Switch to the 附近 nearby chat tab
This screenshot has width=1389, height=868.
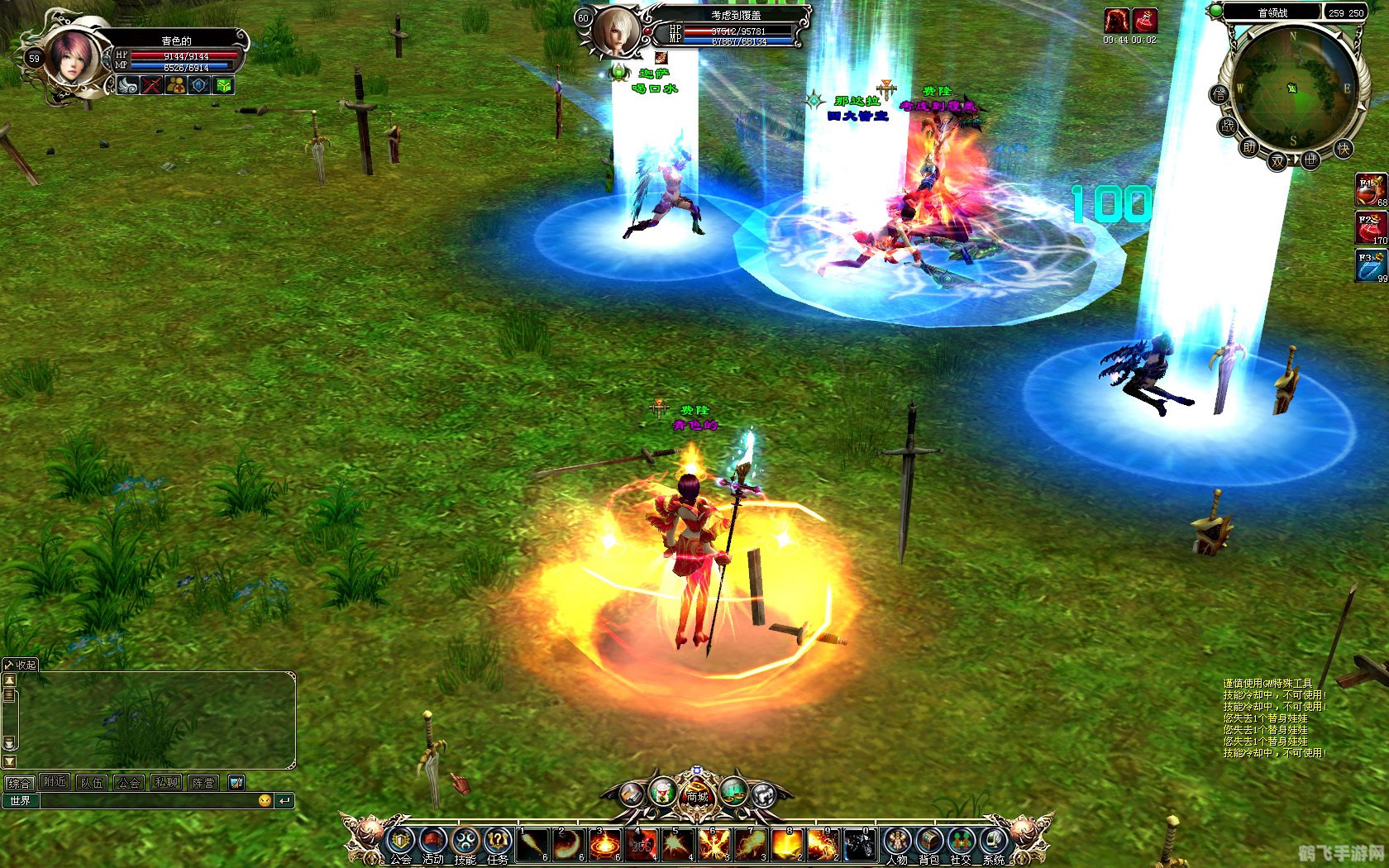pos(55,782)
